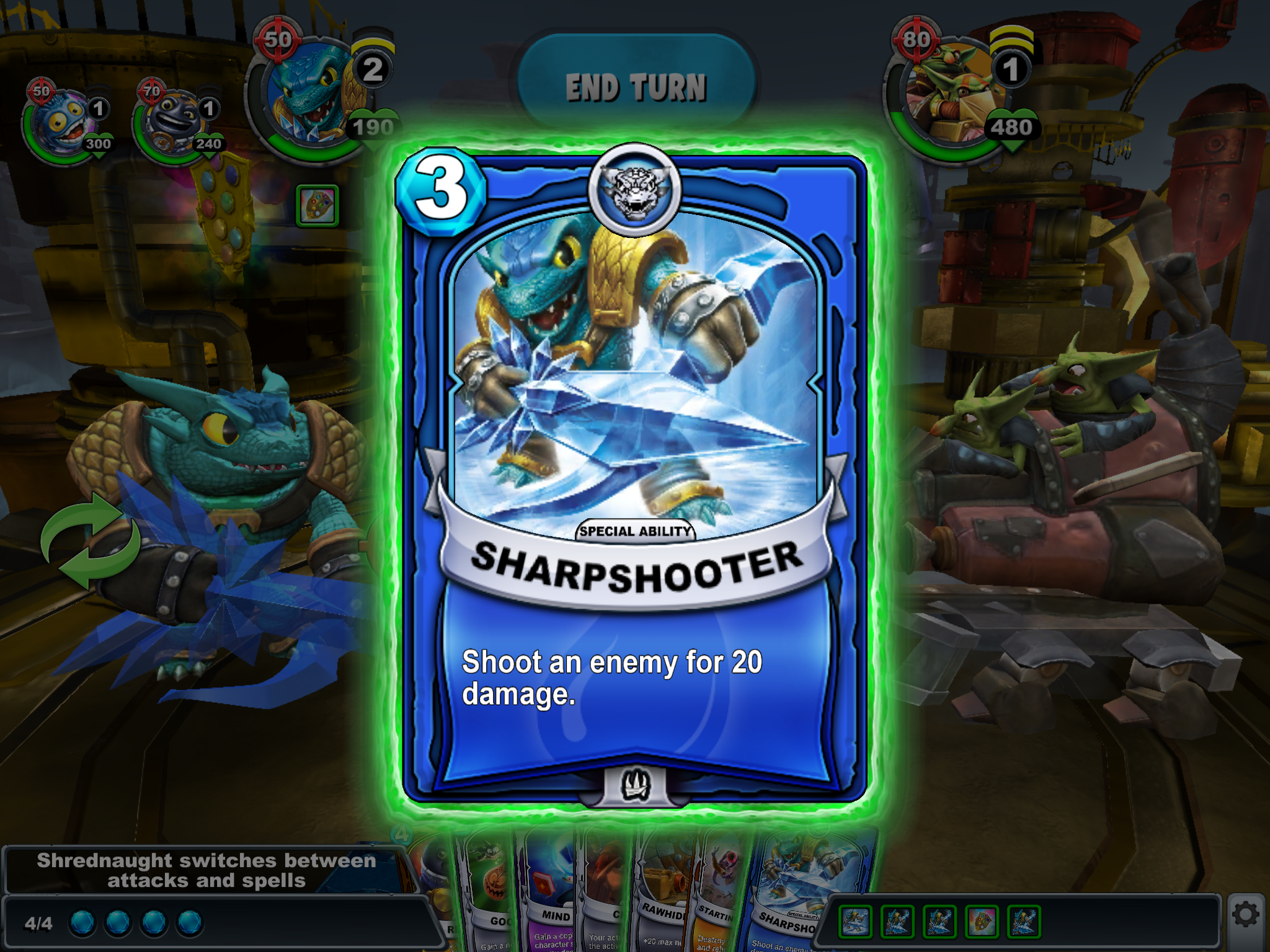This screenshot has width=1270, height=952.
Task: Click the jeweled shield icon in history bar
Action: pyautogui.click(x=982, y=922)
